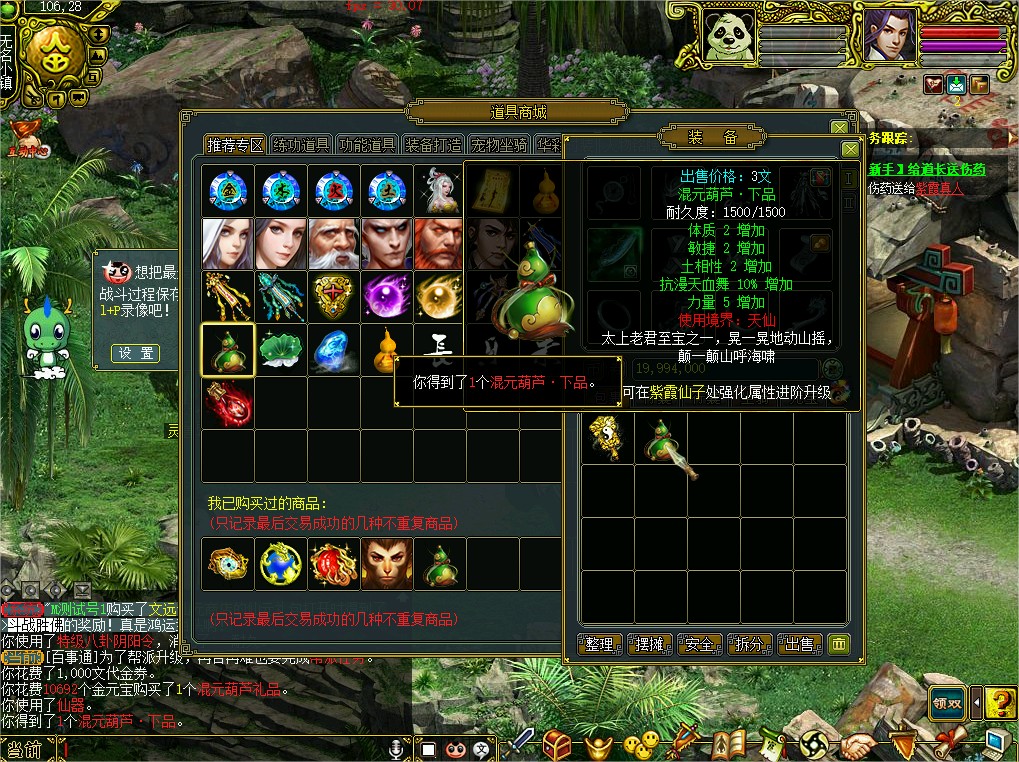The width and height of the screenshot is (1019, 762).
Task: Select the highlighted green gourd shop item
Action: pyautogui.click(x=228, y=350)
